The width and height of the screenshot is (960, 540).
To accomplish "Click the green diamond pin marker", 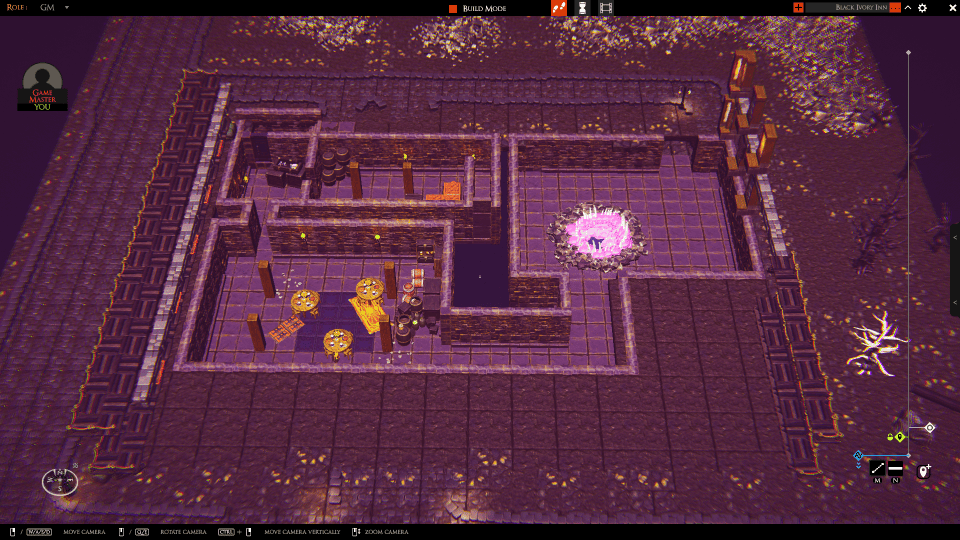I will coord(900,437).
